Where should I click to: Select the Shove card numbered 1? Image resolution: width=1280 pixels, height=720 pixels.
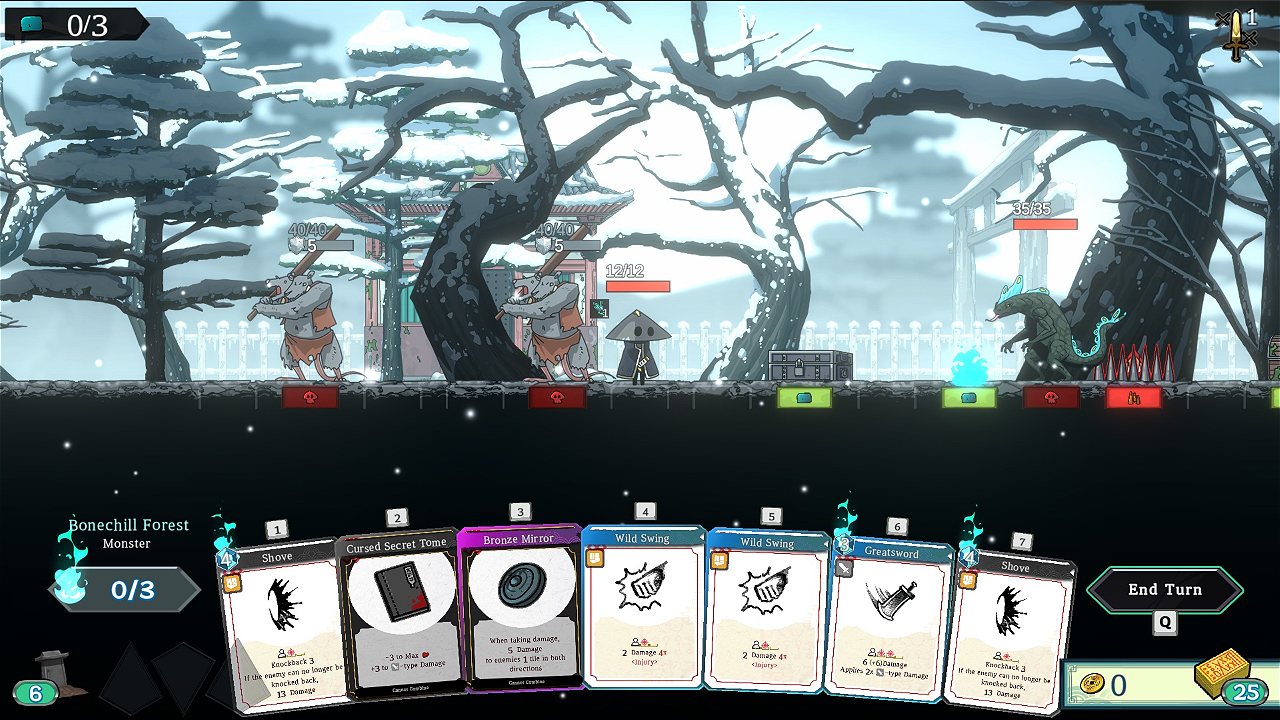click(280, 625)
